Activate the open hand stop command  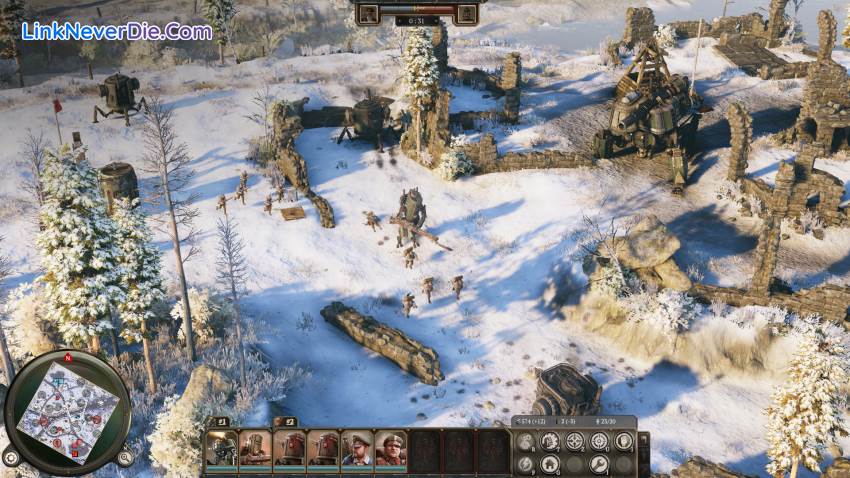pyautogui.click(x=623, y=441)
